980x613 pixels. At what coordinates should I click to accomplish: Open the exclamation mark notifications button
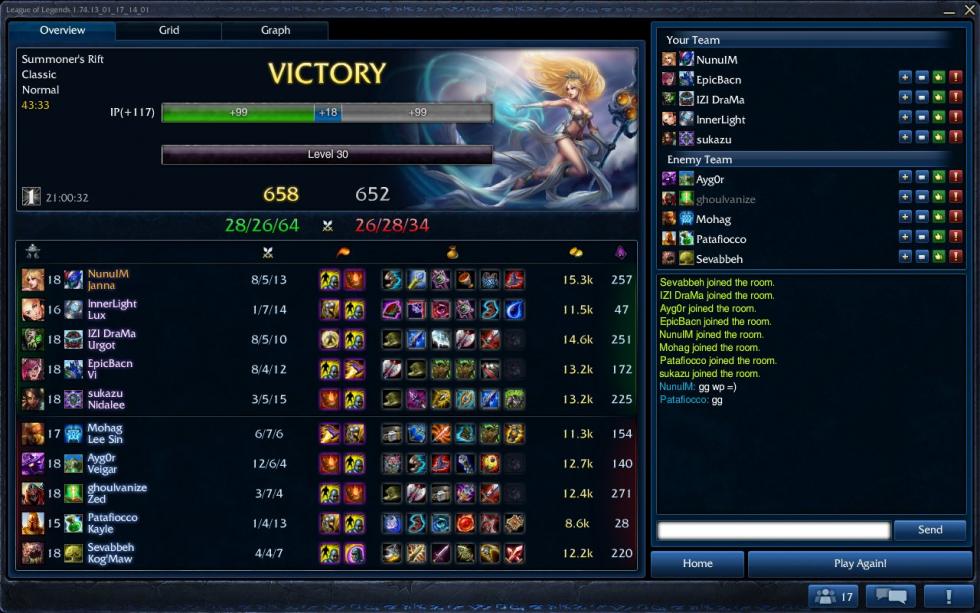point(947,597)
